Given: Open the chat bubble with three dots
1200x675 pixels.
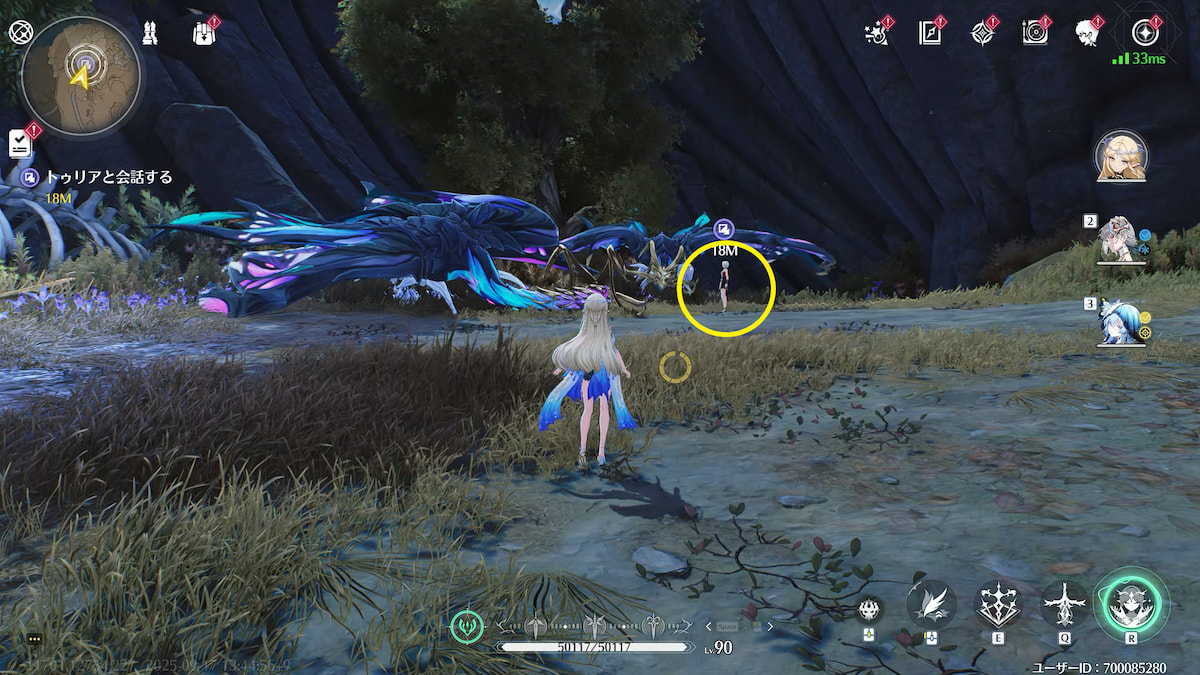Looking at the screenshot, I should coord(34,638).
